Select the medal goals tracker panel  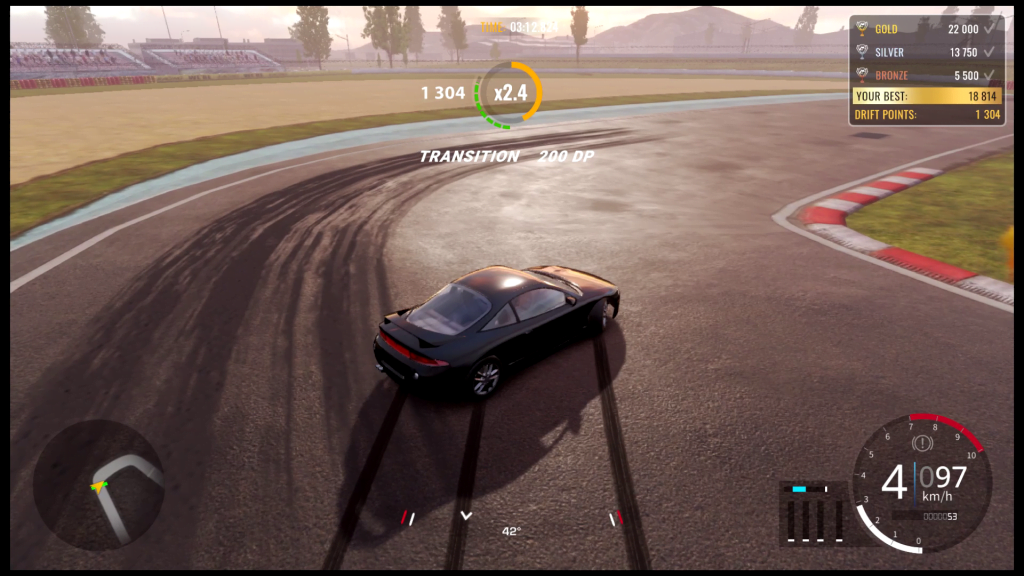point(926,70)
